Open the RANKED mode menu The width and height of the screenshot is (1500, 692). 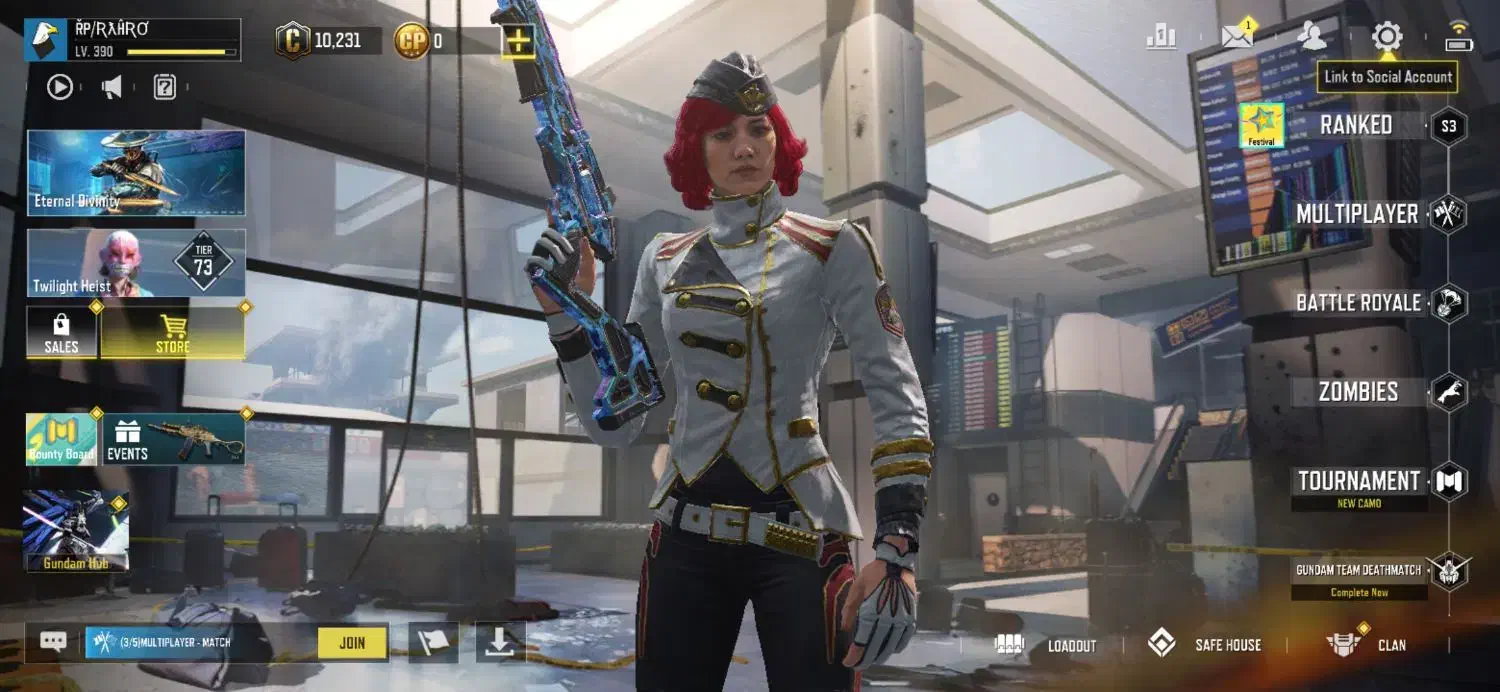click(1356, 126)
